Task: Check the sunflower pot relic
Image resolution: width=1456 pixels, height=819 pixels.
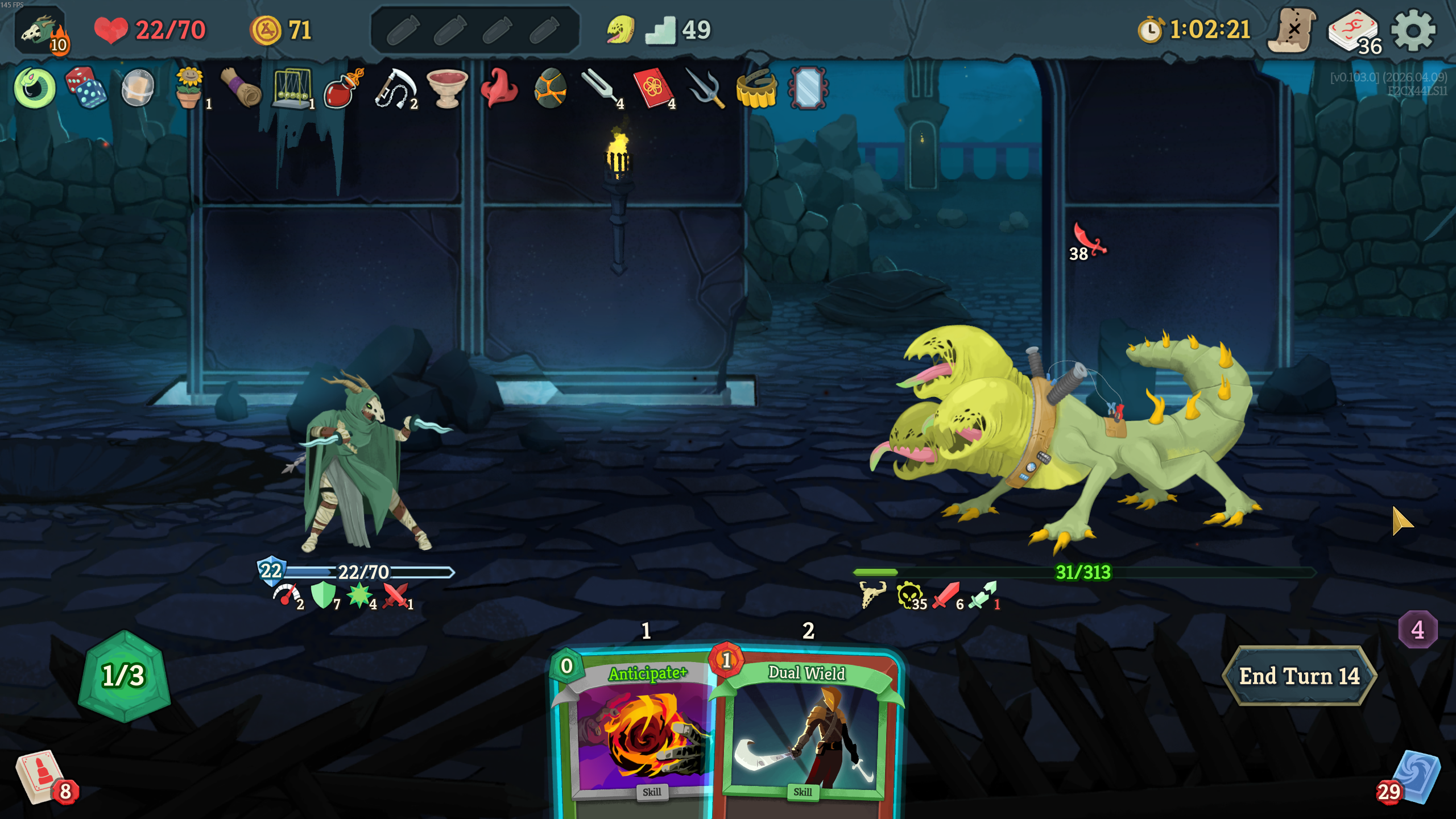Action: (x=189, y=88)
